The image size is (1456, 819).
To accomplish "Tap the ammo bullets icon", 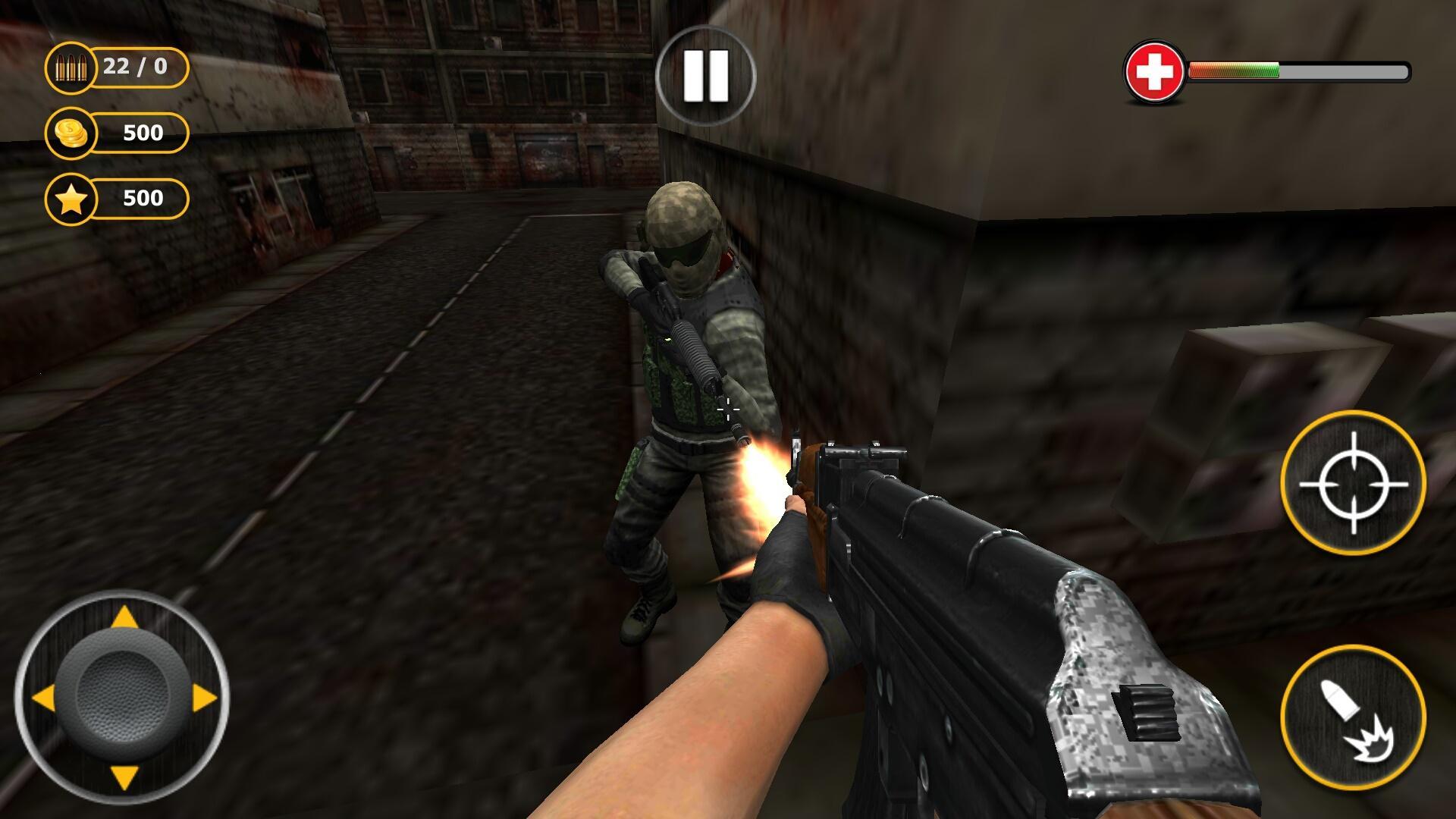I will click(72, 68).
